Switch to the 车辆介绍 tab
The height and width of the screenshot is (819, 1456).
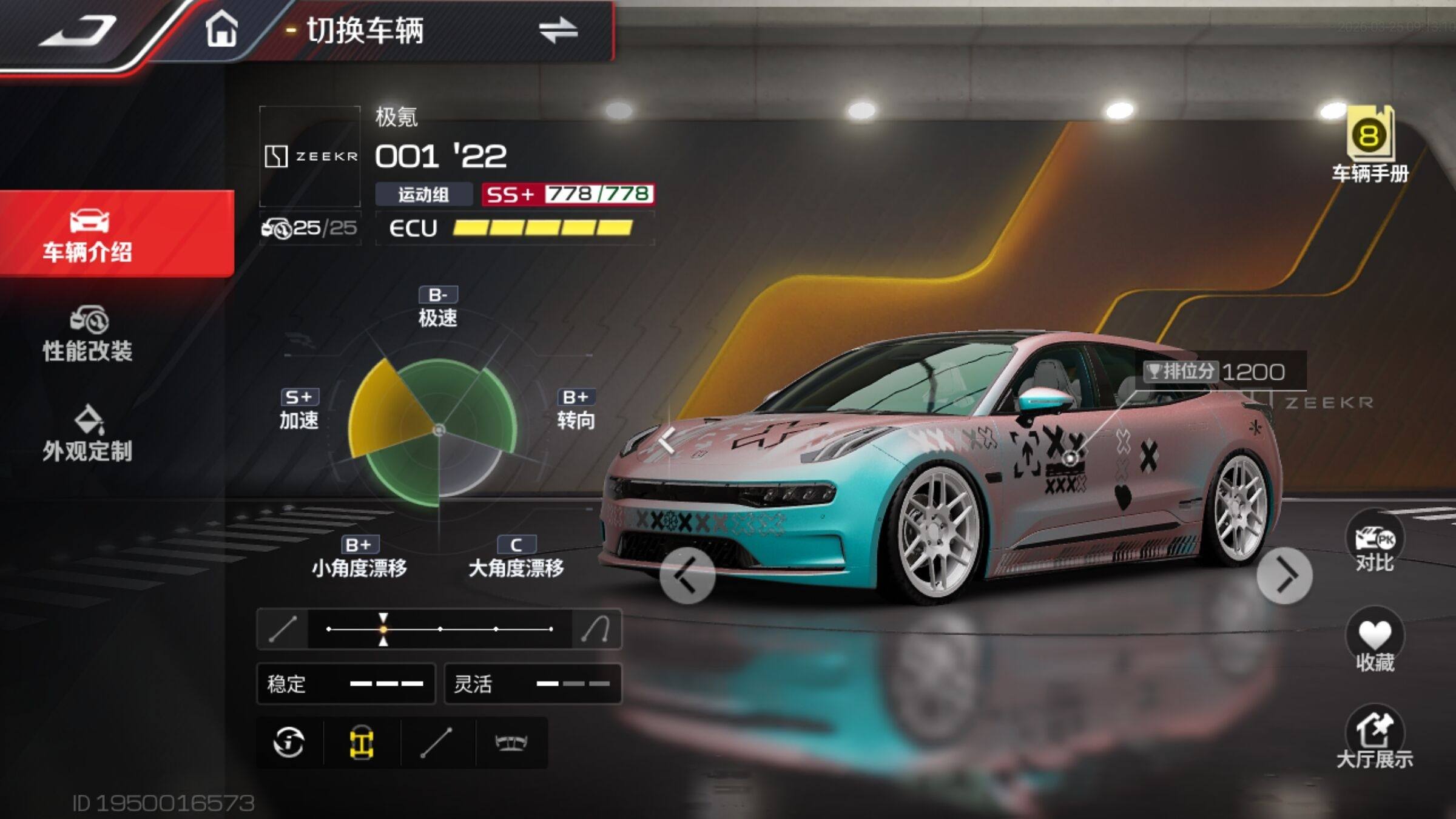[88, 235]
